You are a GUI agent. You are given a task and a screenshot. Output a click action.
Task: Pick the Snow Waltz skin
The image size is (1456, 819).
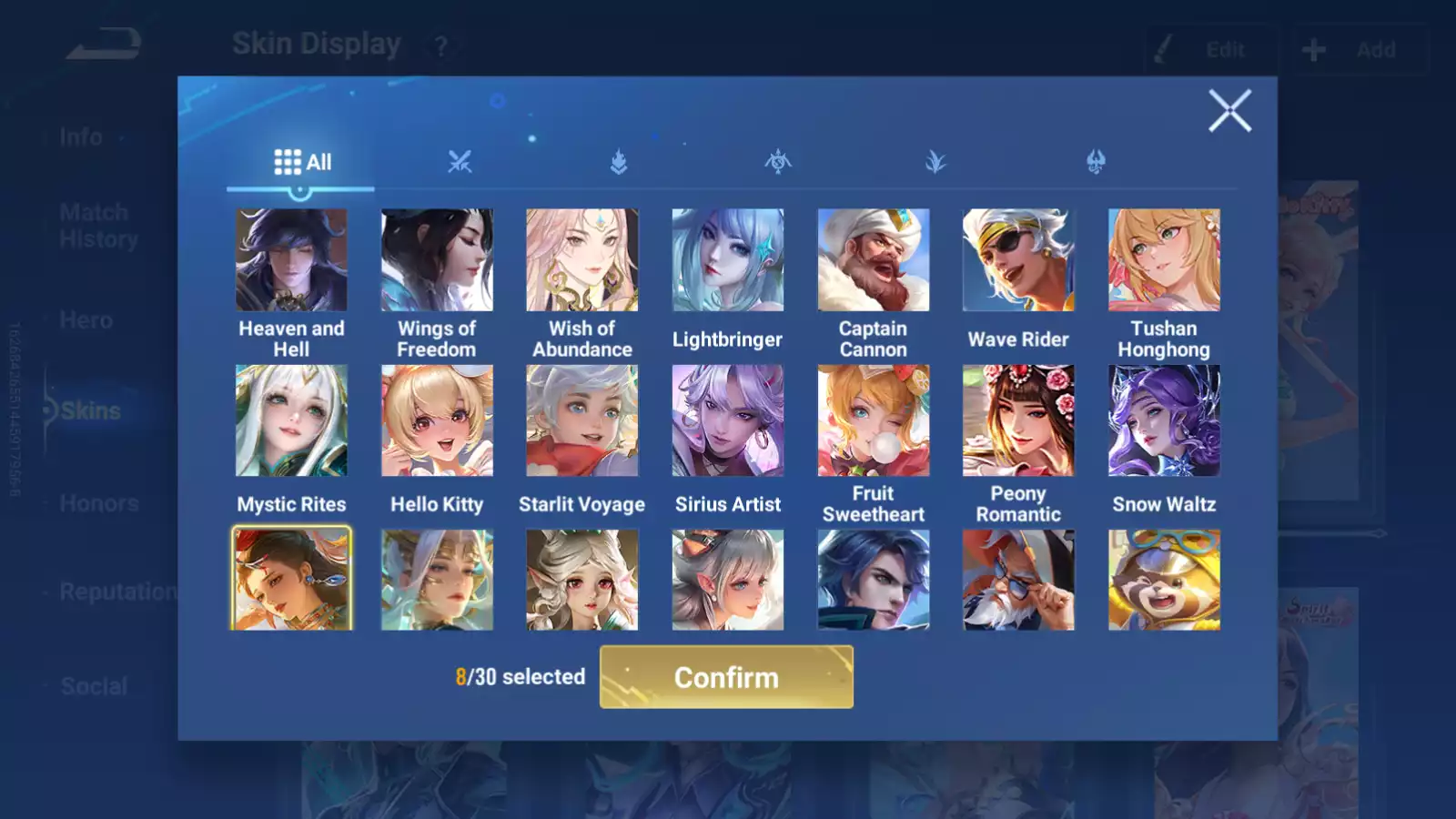pos(1164,420)
